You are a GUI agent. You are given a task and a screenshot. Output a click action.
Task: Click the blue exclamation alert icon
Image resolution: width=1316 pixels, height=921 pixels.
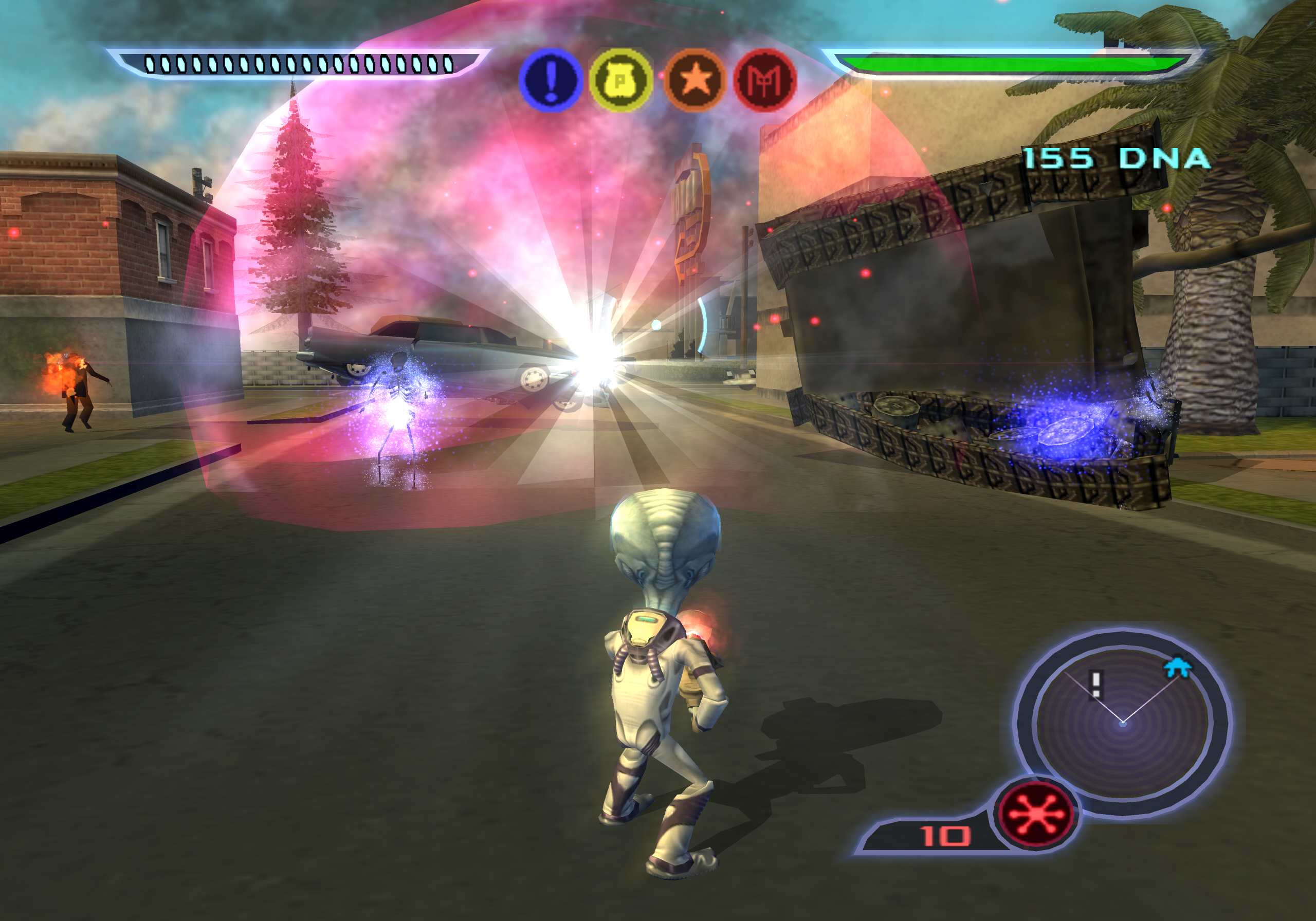coord(550,80)
